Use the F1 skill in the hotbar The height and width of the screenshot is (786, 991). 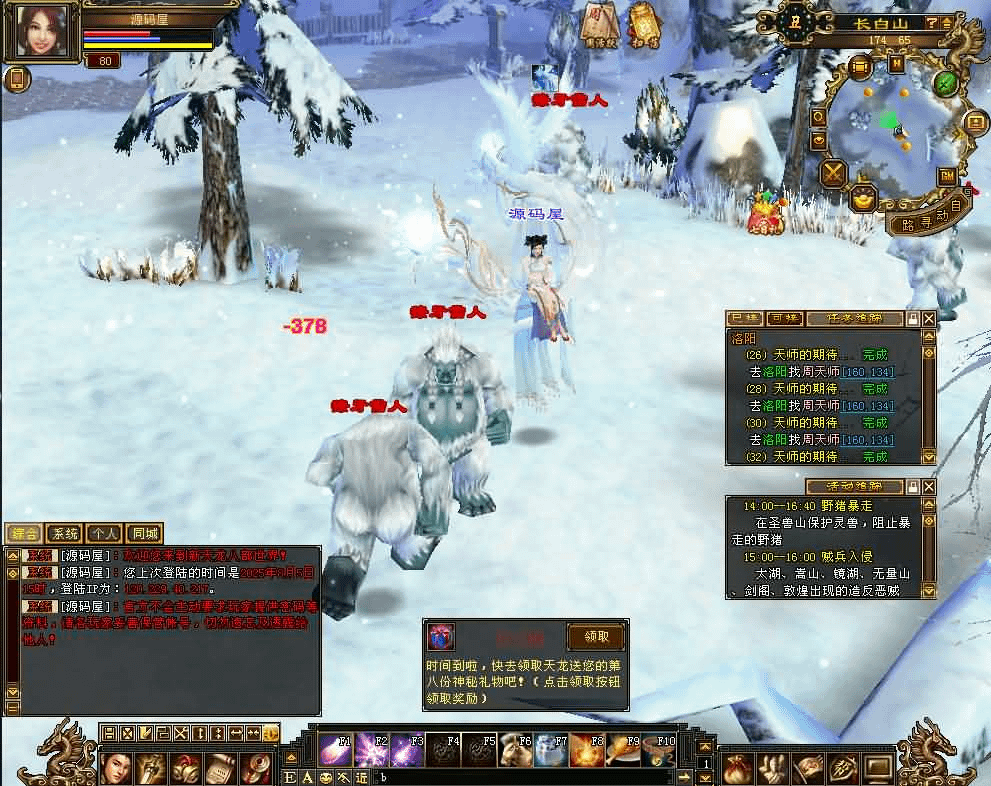335,748
